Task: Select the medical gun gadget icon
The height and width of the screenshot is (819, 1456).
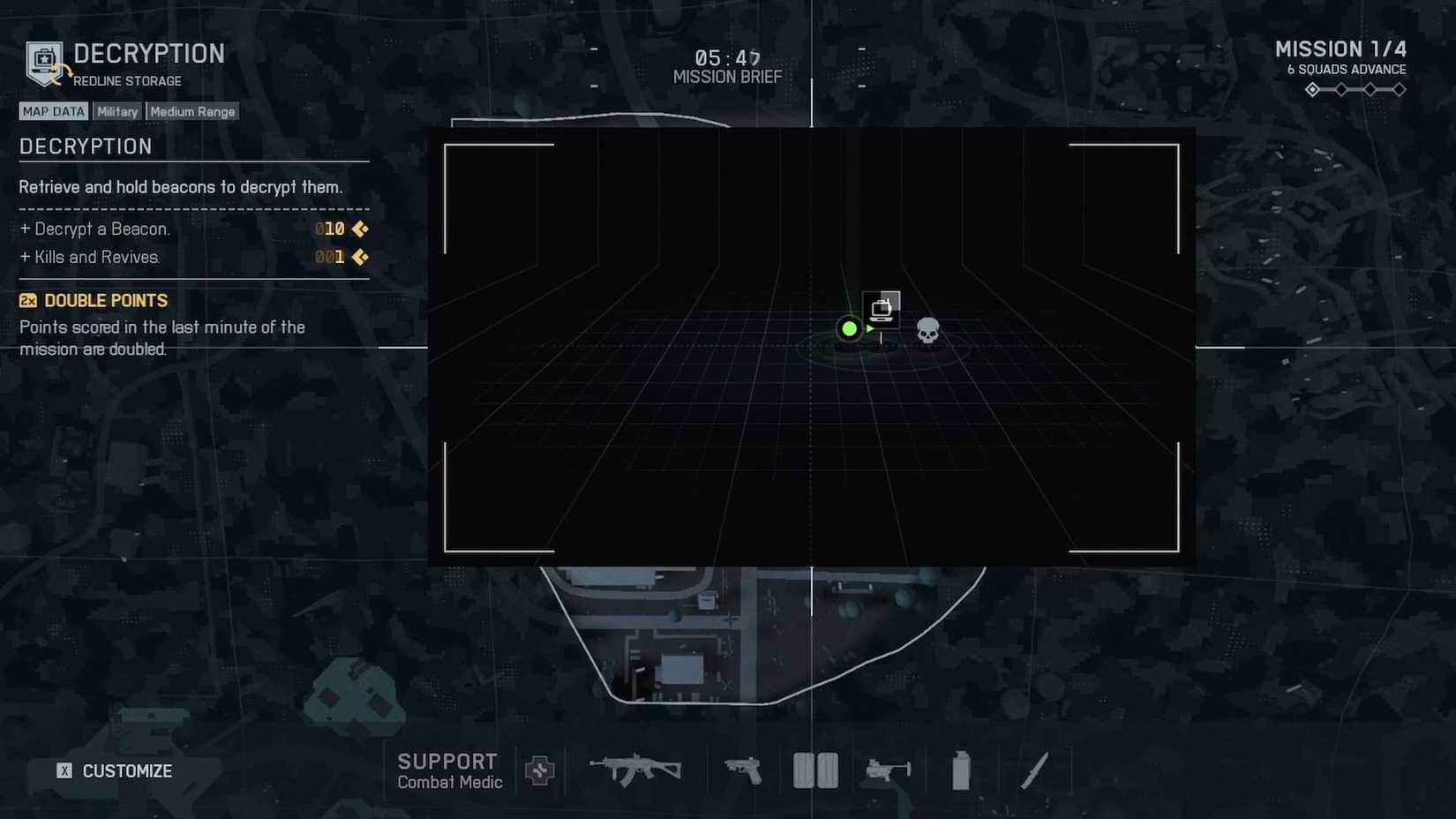Action: pos(888,770)
